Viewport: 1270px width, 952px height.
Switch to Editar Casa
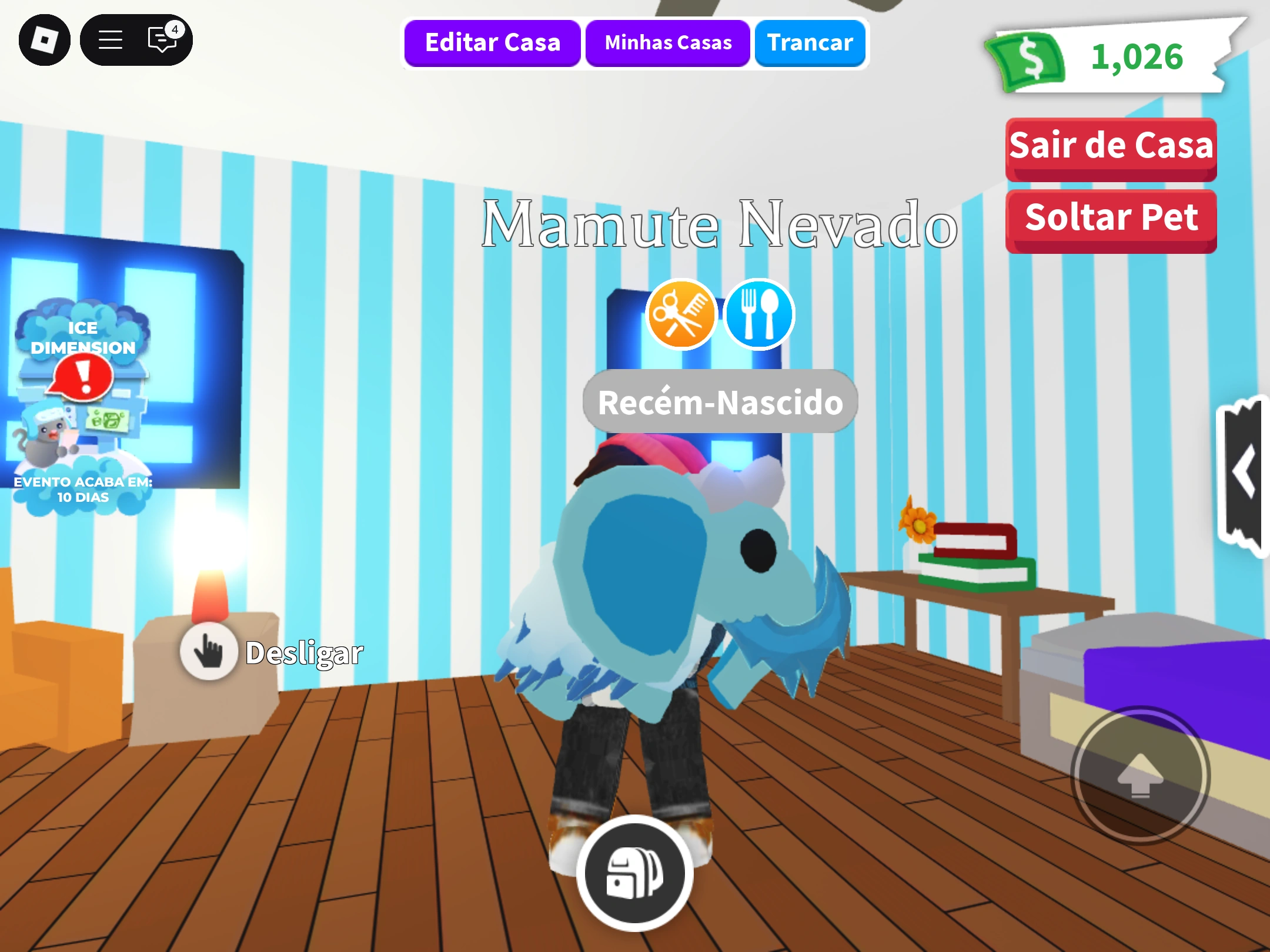tap(492, 42)
